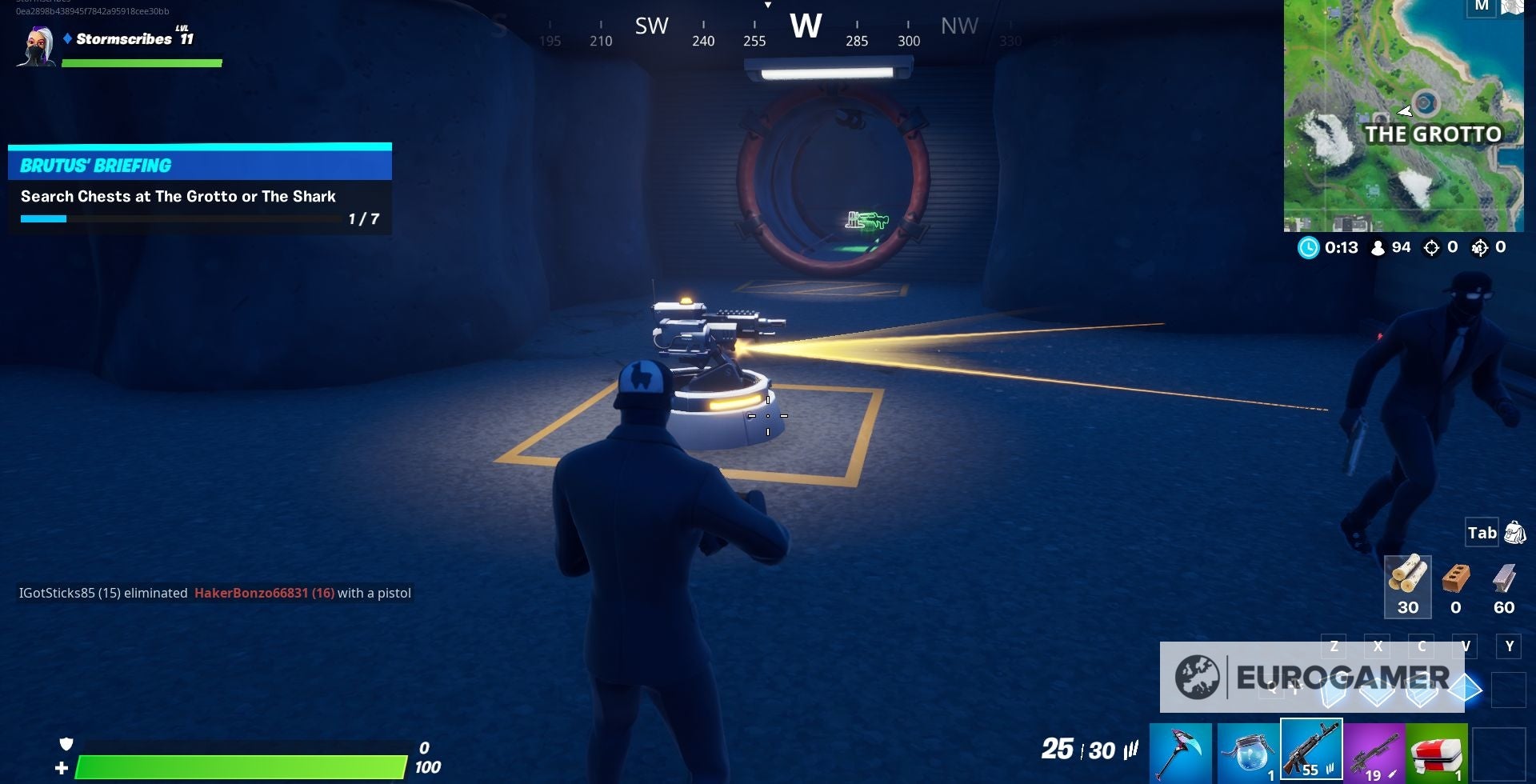Viewport: 1536px width, 784px height.
Task: Click the brick resource icon
Action: pos(1455,586)
